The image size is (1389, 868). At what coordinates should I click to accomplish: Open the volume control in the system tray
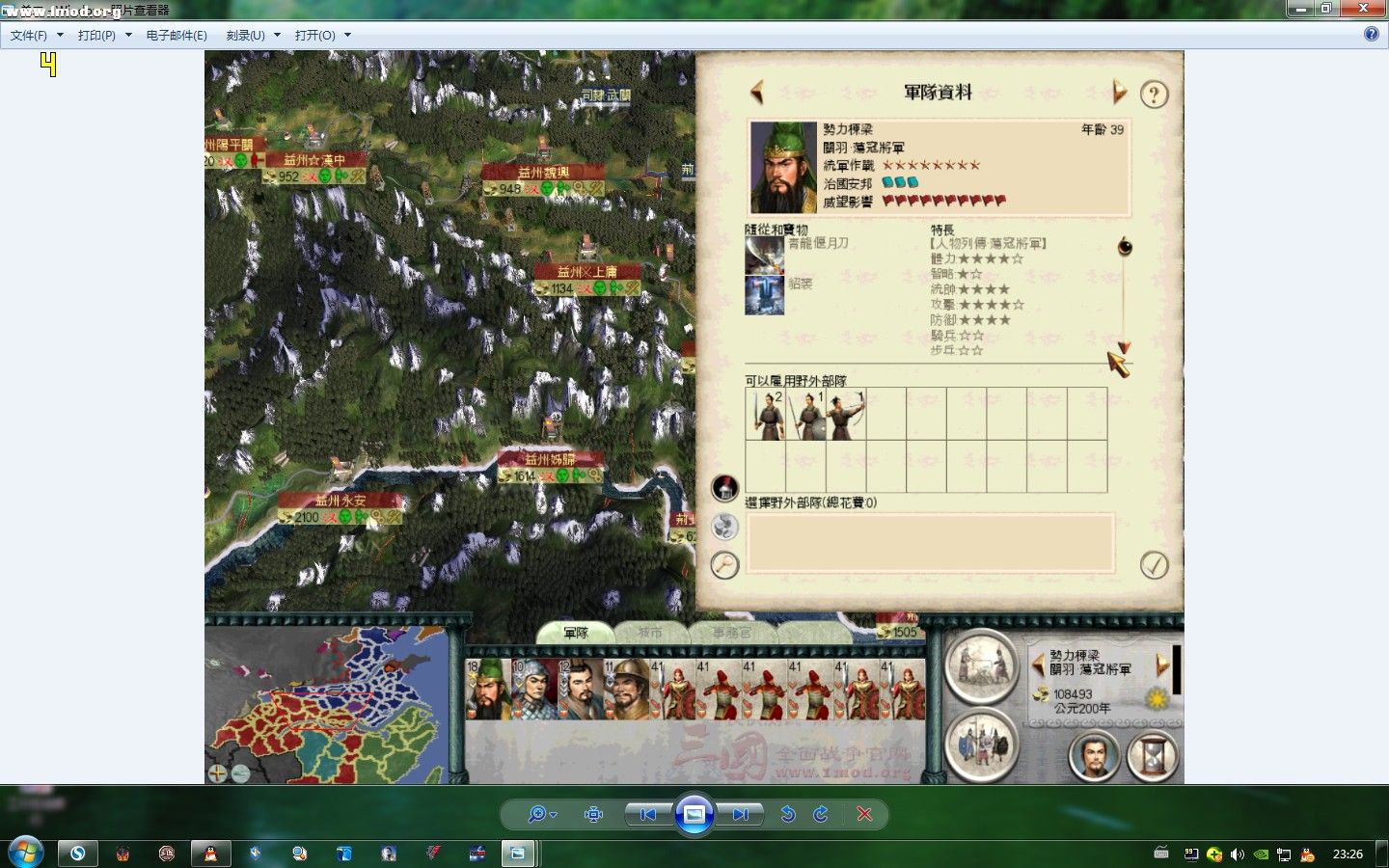(x=1238, y=853)
